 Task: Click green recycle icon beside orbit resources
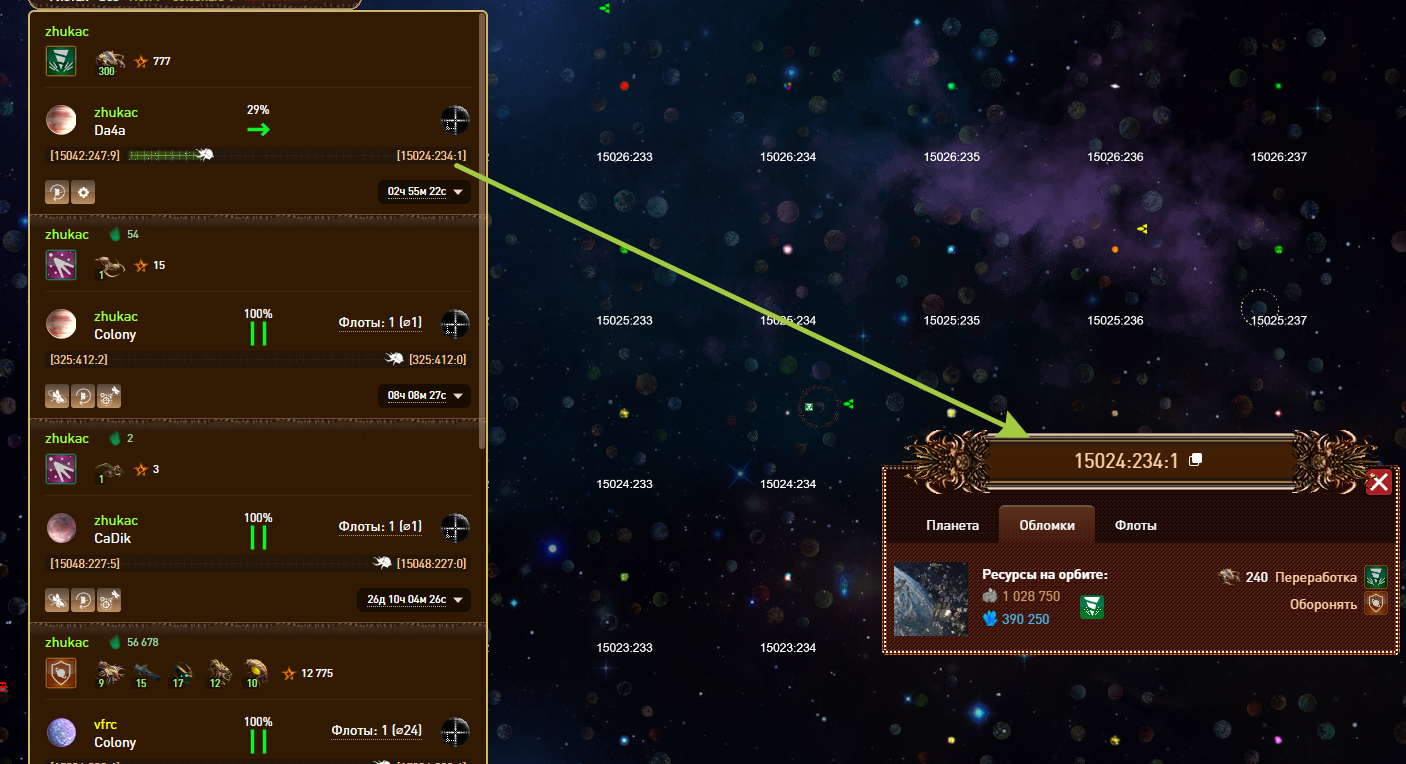[1092, 607]
